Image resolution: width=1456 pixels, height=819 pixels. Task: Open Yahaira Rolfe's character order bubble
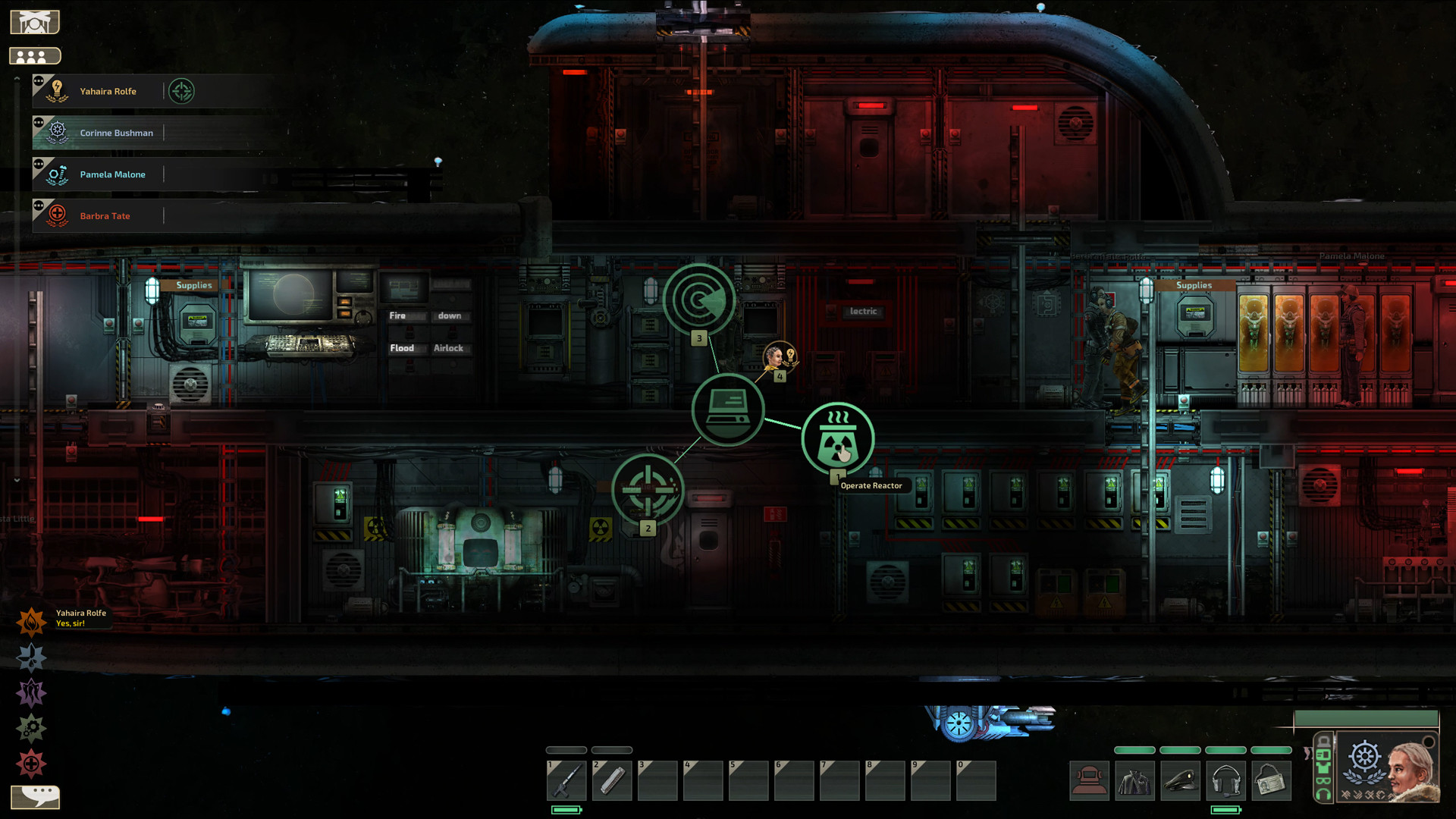[x=779, y=356]
